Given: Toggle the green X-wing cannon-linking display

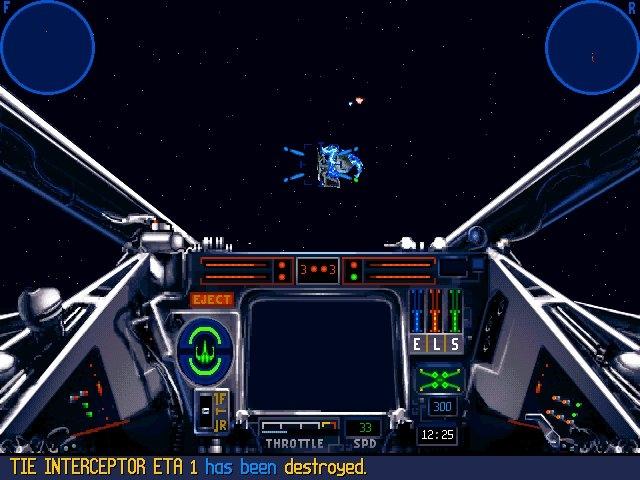Looking at the screenshot, I should [x=440, y=379].
